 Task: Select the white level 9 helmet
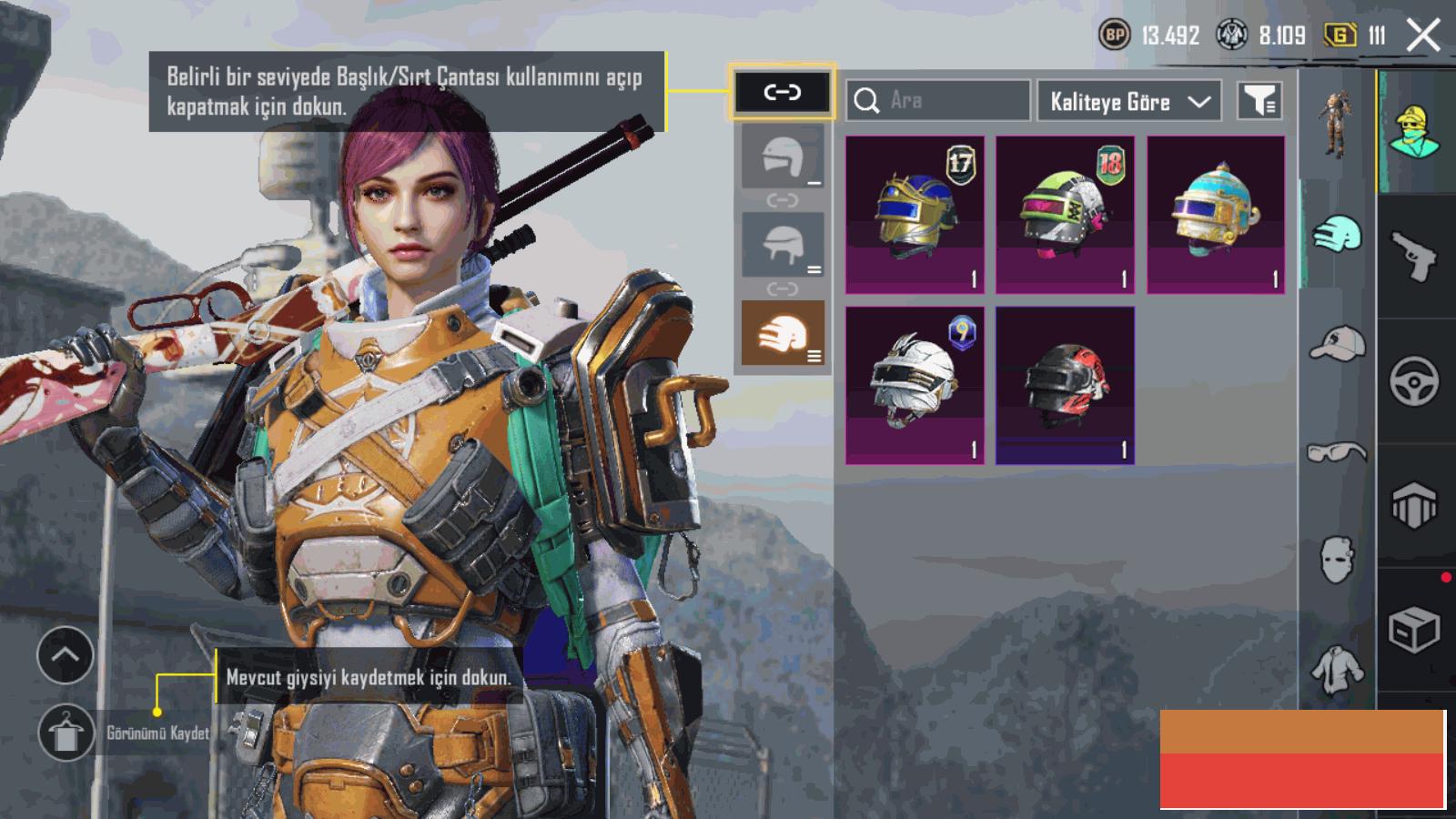tap(915, 385)
